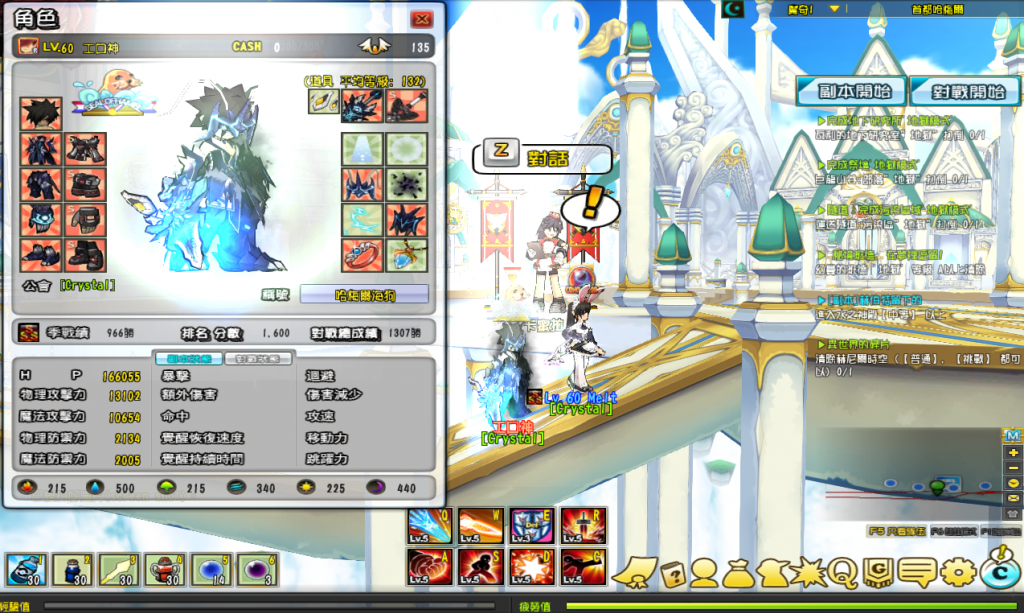This screenshot has height=613, width=1024.
Task: Click the 對戰開始 PvP start button
Action: point(958,91)
